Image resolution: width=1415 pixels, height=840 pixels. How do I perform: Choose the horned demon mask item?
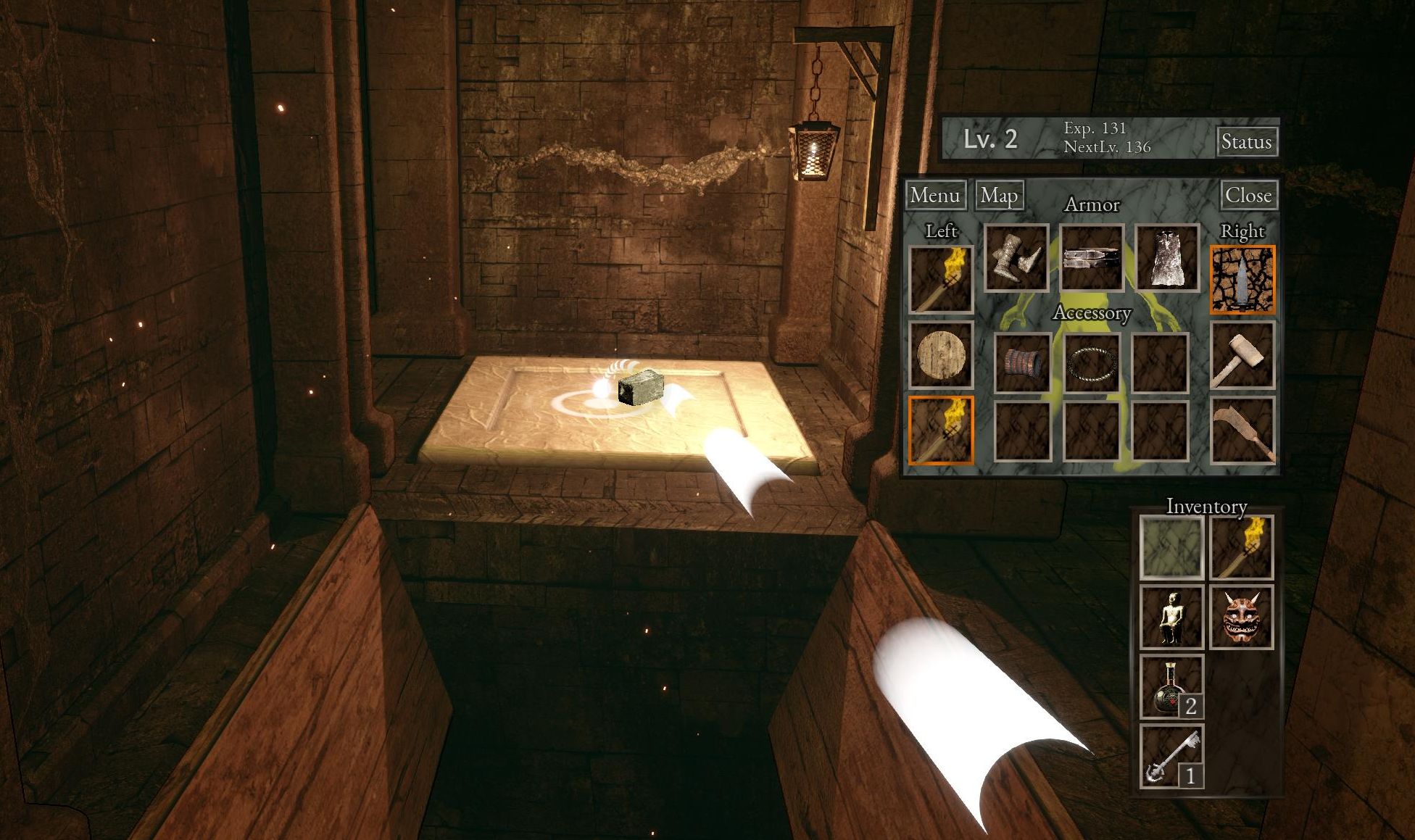tap(1241, 617)
